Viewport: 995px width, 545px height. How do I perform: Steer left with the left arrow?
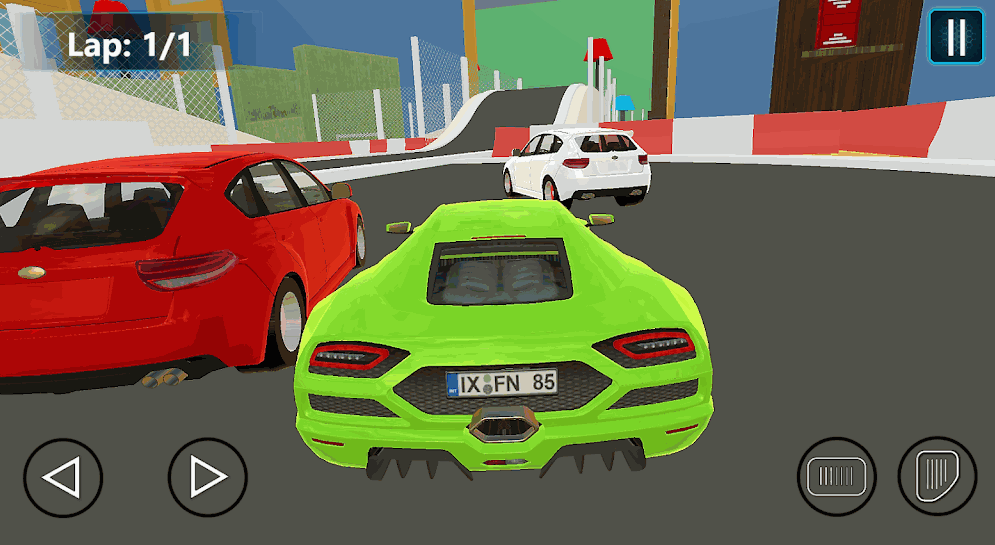(63, 477)
